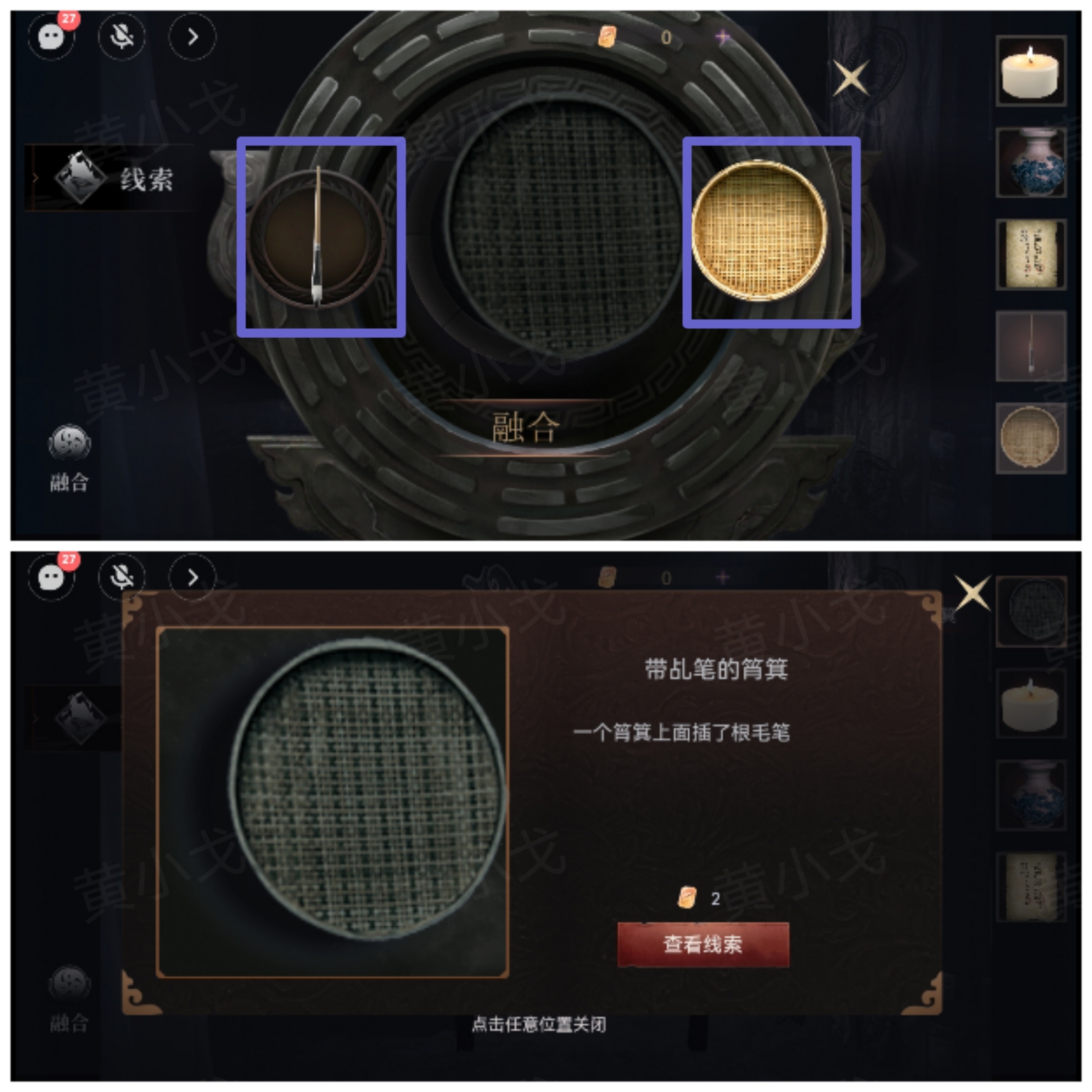Expand the 线索 panel side arrow

point(35,178)
